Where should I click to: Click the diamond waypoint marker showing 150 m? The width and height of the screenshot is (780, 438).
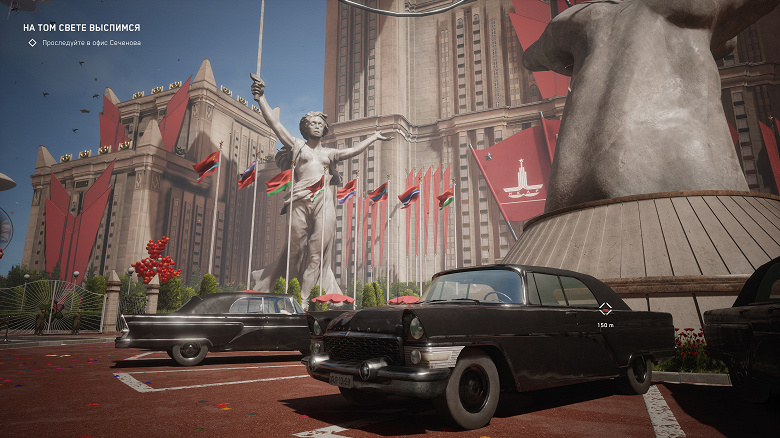(605, 309)
